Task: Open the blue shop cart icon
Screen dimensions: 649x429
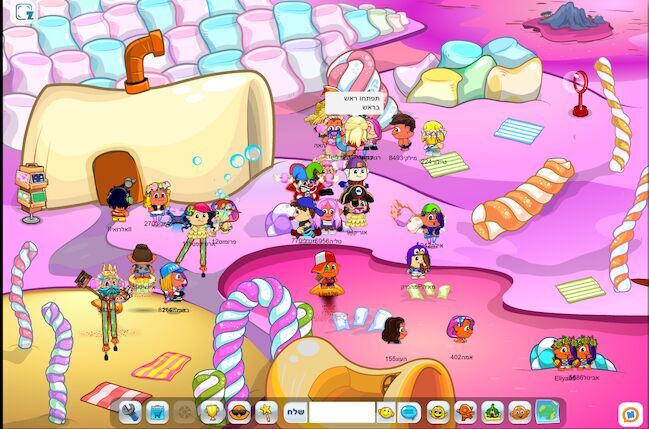Action: tap(157, 411)
